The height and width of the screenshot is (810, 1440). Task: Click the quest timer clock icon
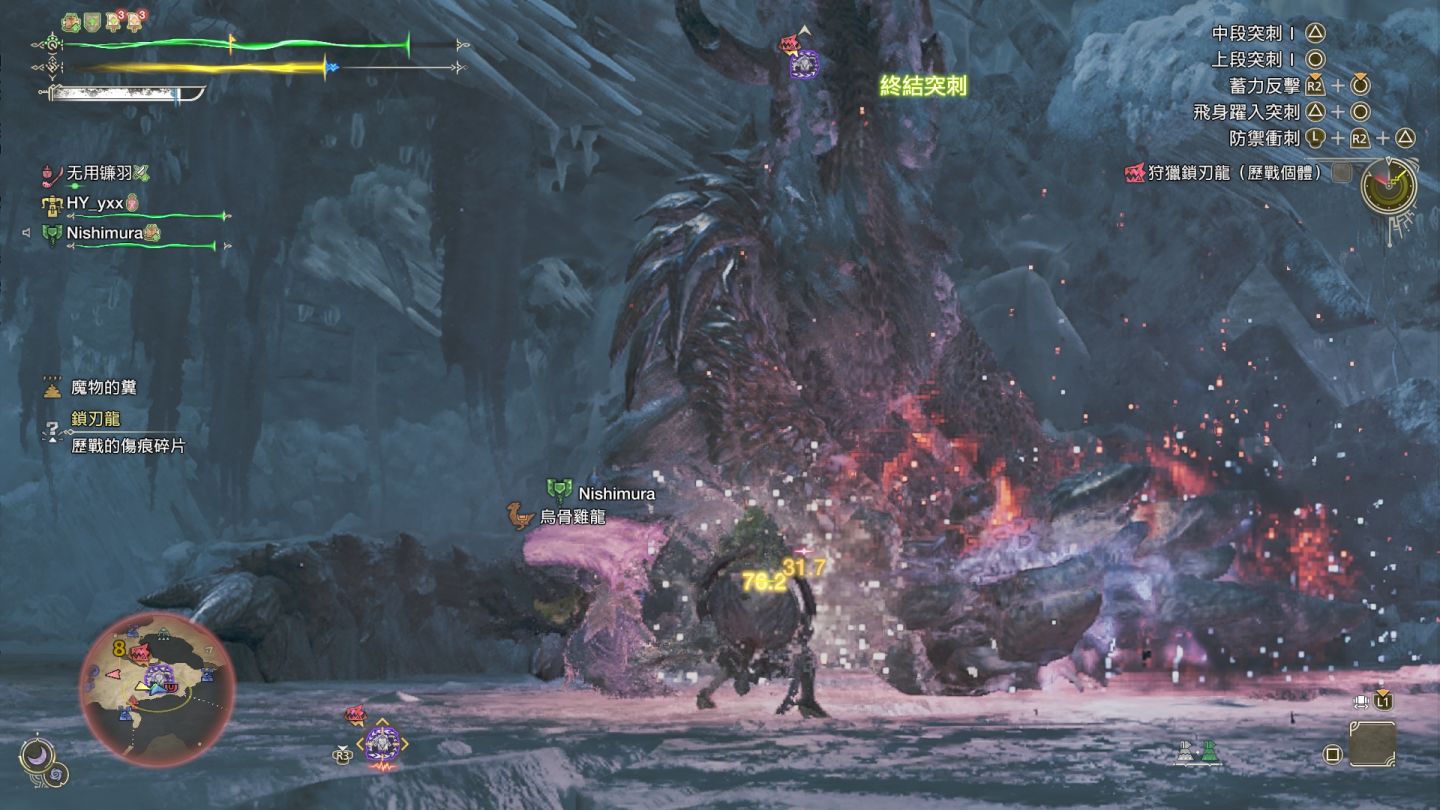[1388, 186]
